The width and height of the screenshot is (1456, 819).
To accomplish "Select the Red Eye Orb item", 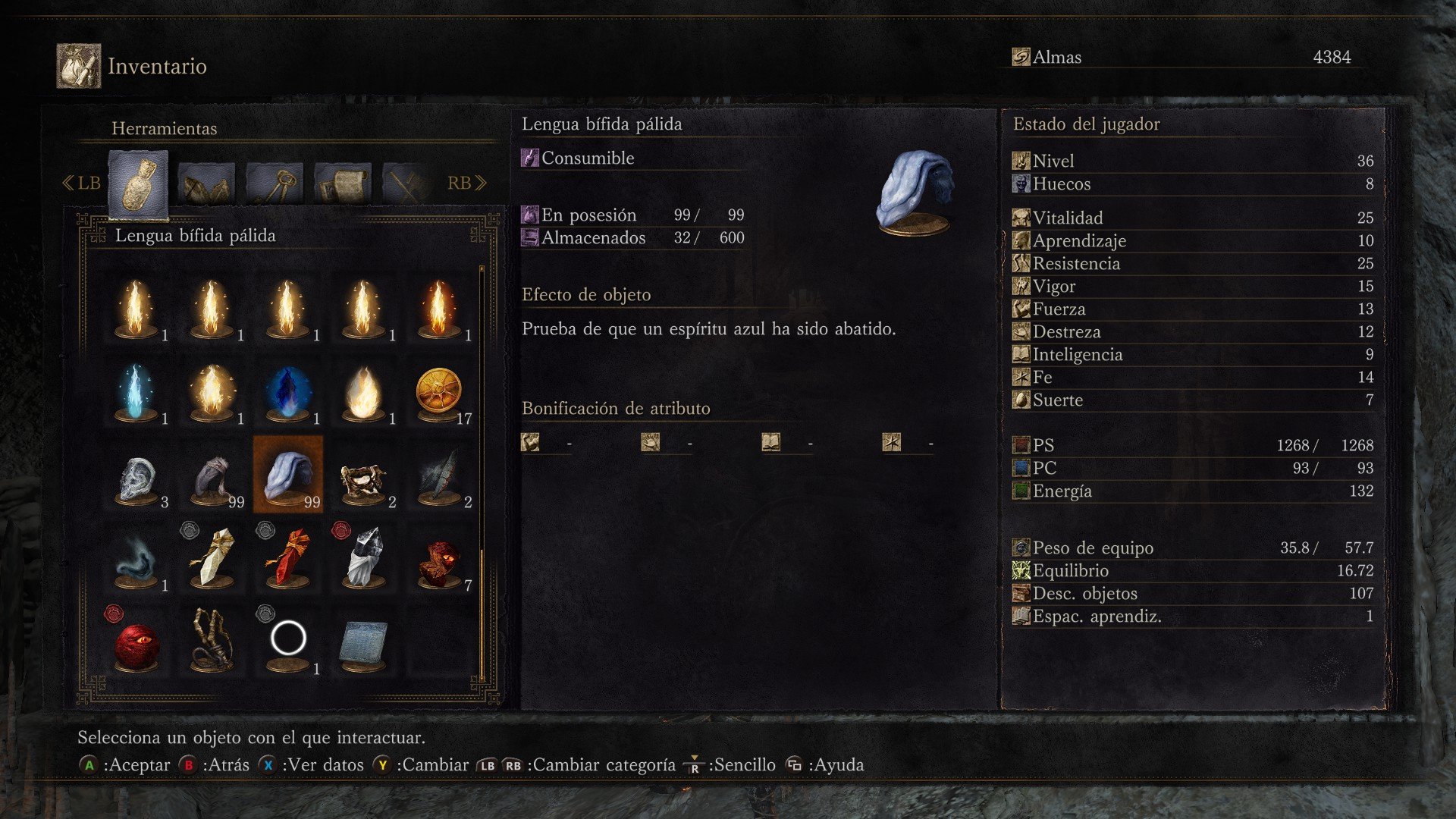I will click(137, 643).
